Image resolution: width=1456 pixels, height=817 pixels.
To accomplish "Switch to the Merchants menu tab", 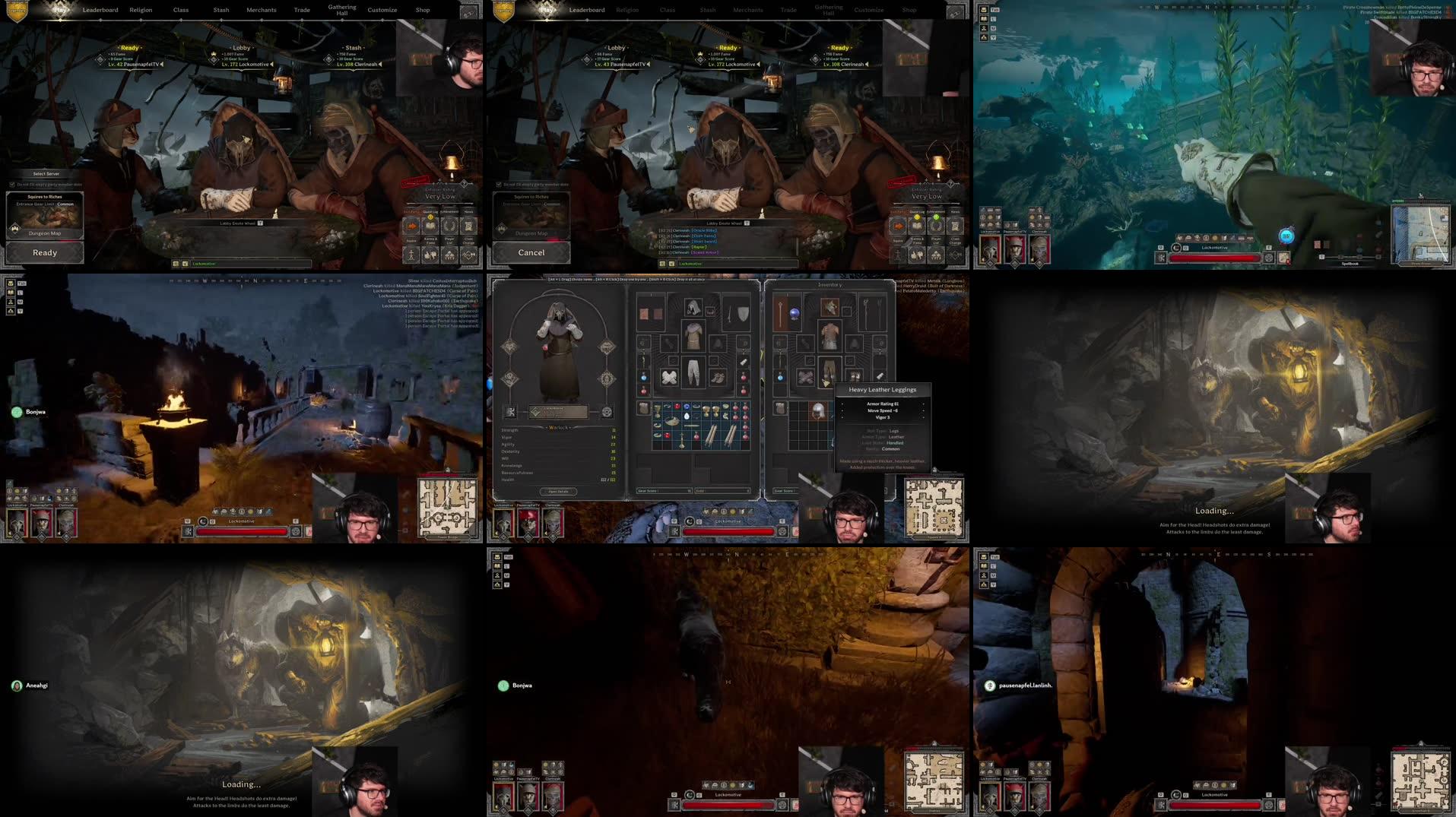I will pos(262,10).
